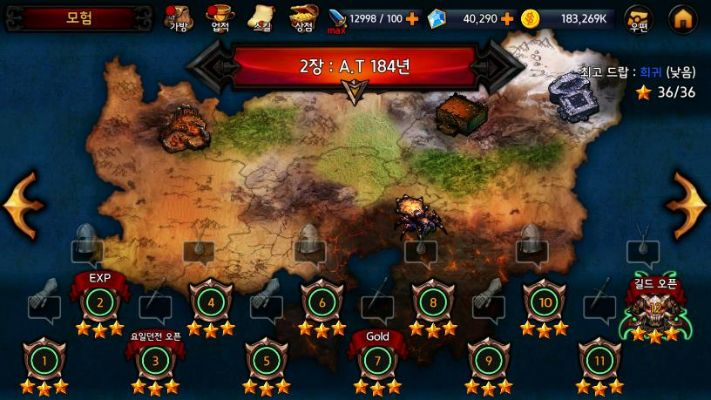Open the mailbox (우편) icon
The height and width of the screenshot is (400, 711).
[x=637, y=17]
